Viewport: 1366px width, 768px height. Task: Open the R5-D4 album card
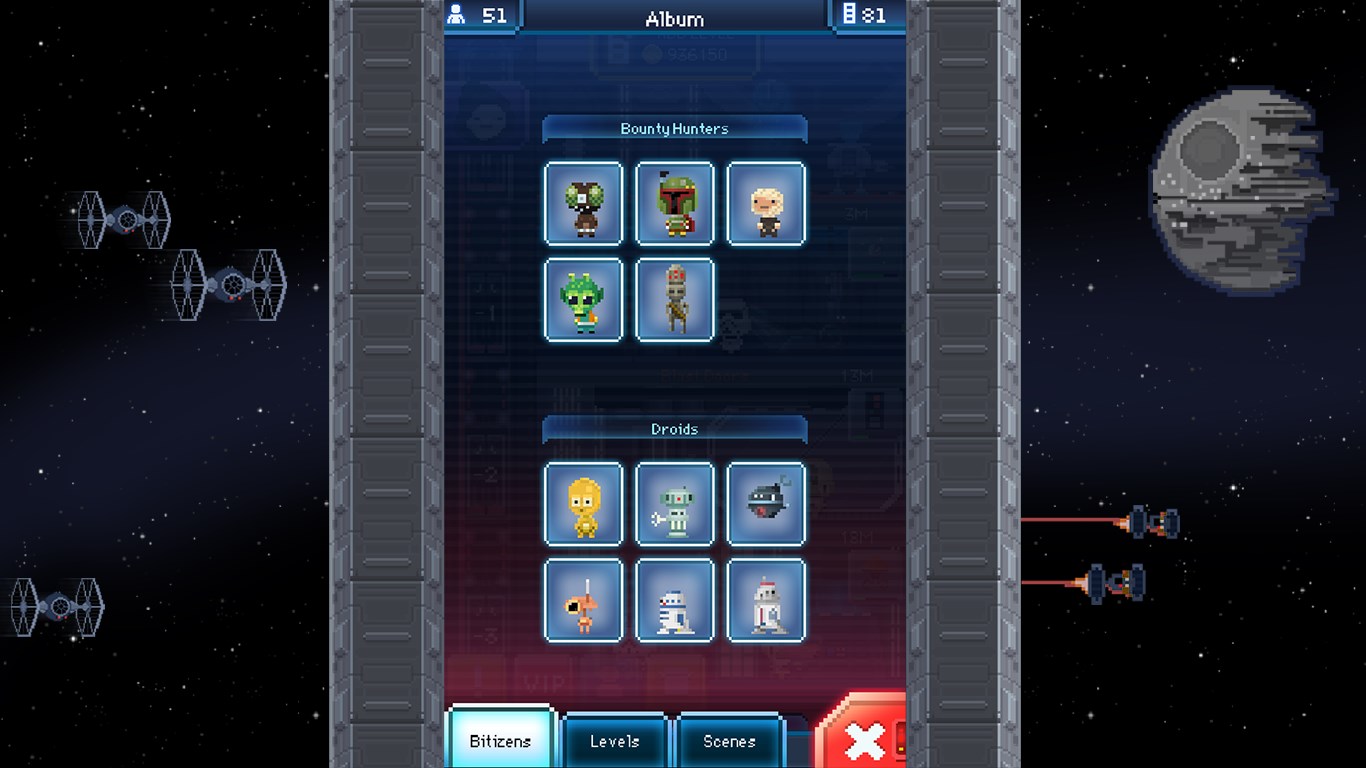[x=766, y=600]
